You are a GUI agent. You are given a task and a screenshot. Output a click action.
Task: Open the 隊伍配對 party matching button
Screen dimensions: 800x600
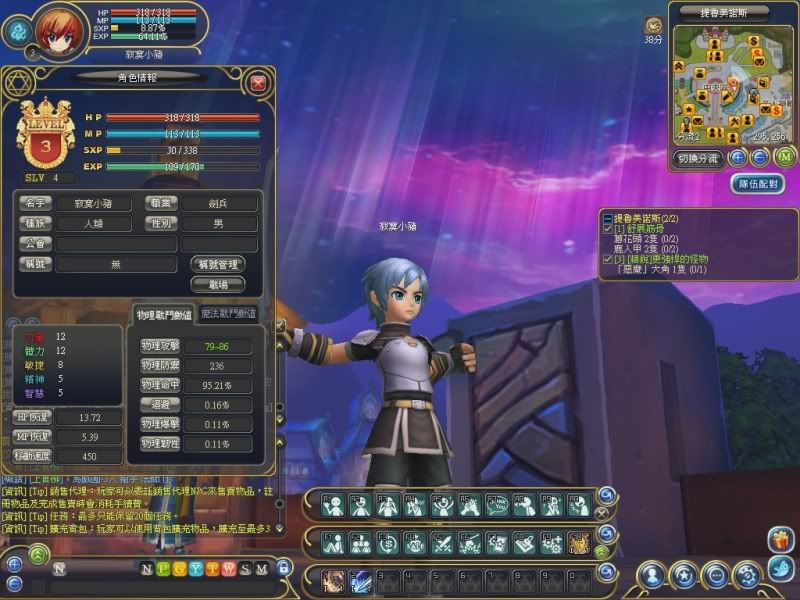coord(757,184)
